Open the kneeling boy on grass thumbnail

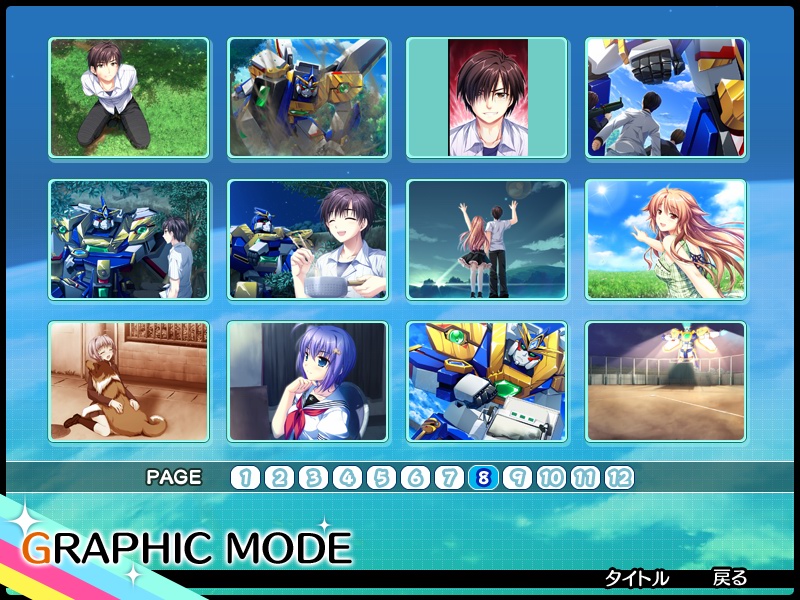129,98
